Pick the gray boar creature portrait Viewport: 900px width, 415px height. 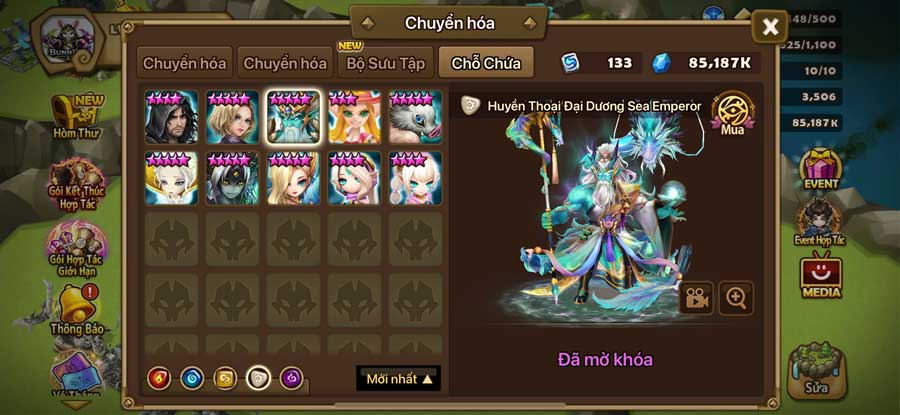[x=416, y=117]
